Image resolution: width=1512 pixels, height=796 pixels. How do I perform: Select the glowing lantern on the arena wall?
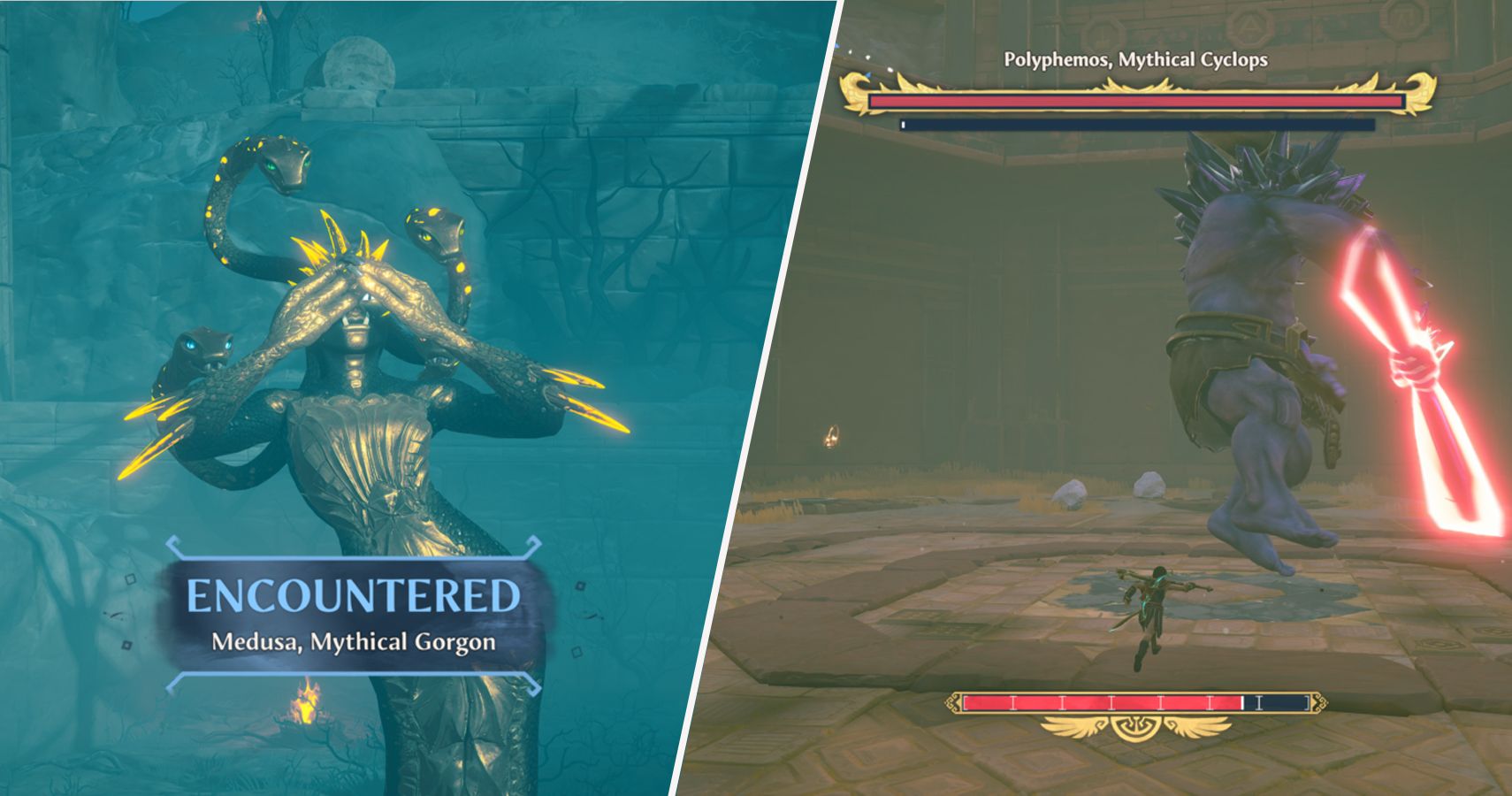[x=832, y=434]
